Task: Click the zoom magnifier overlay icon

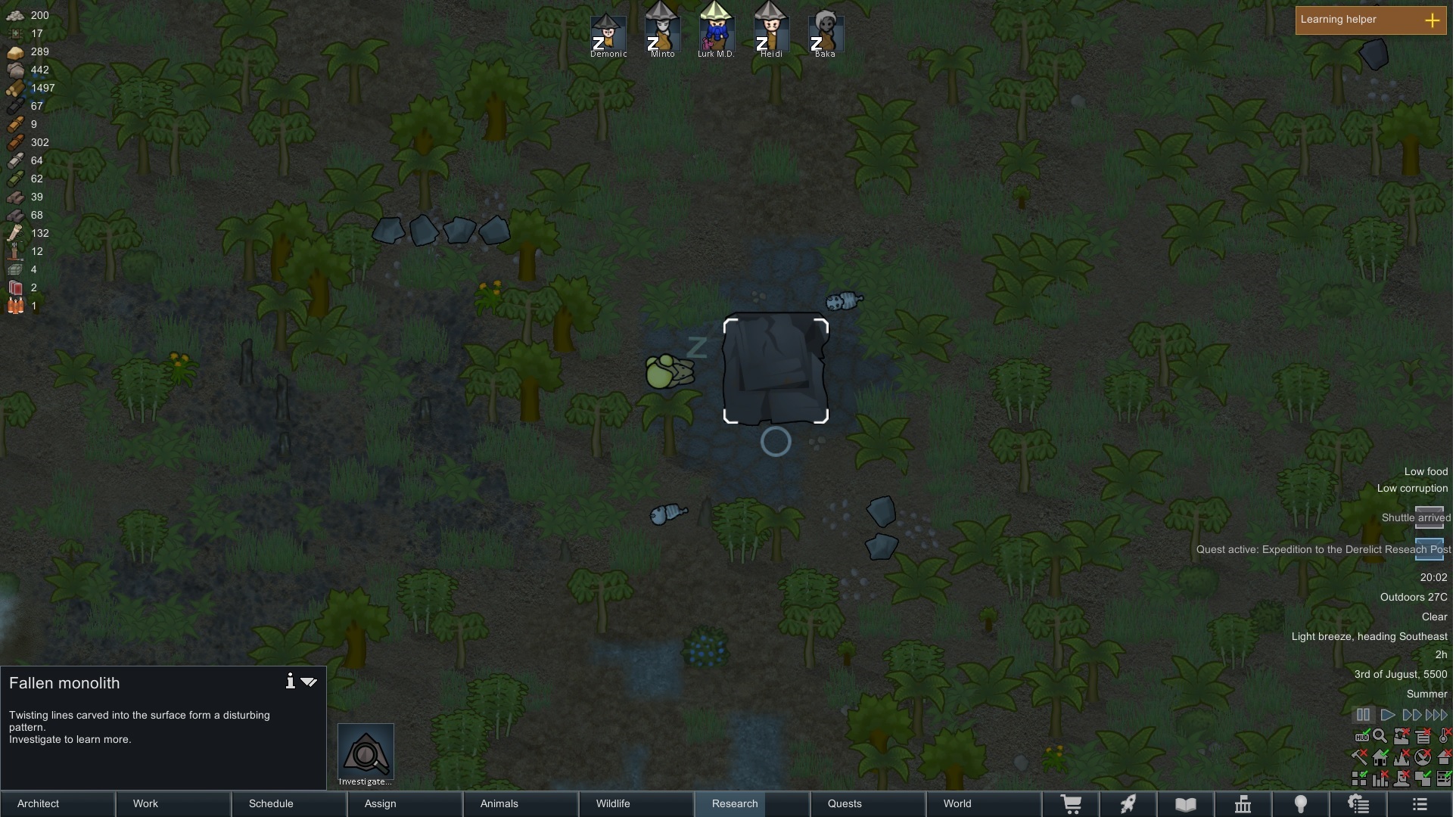Action: click(1380, 735)
